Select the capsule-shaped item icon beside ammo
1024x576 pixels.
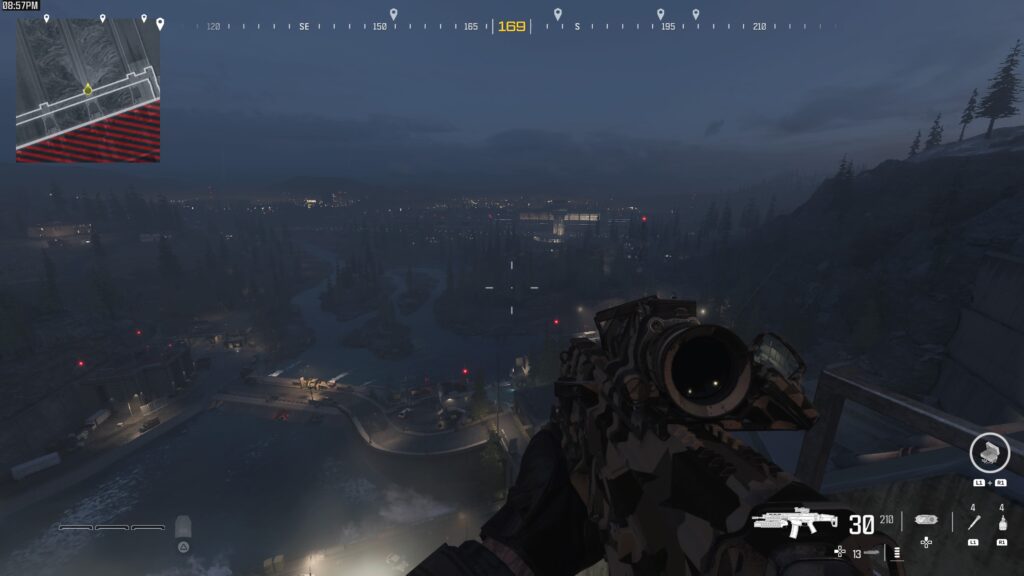point(926,521)
